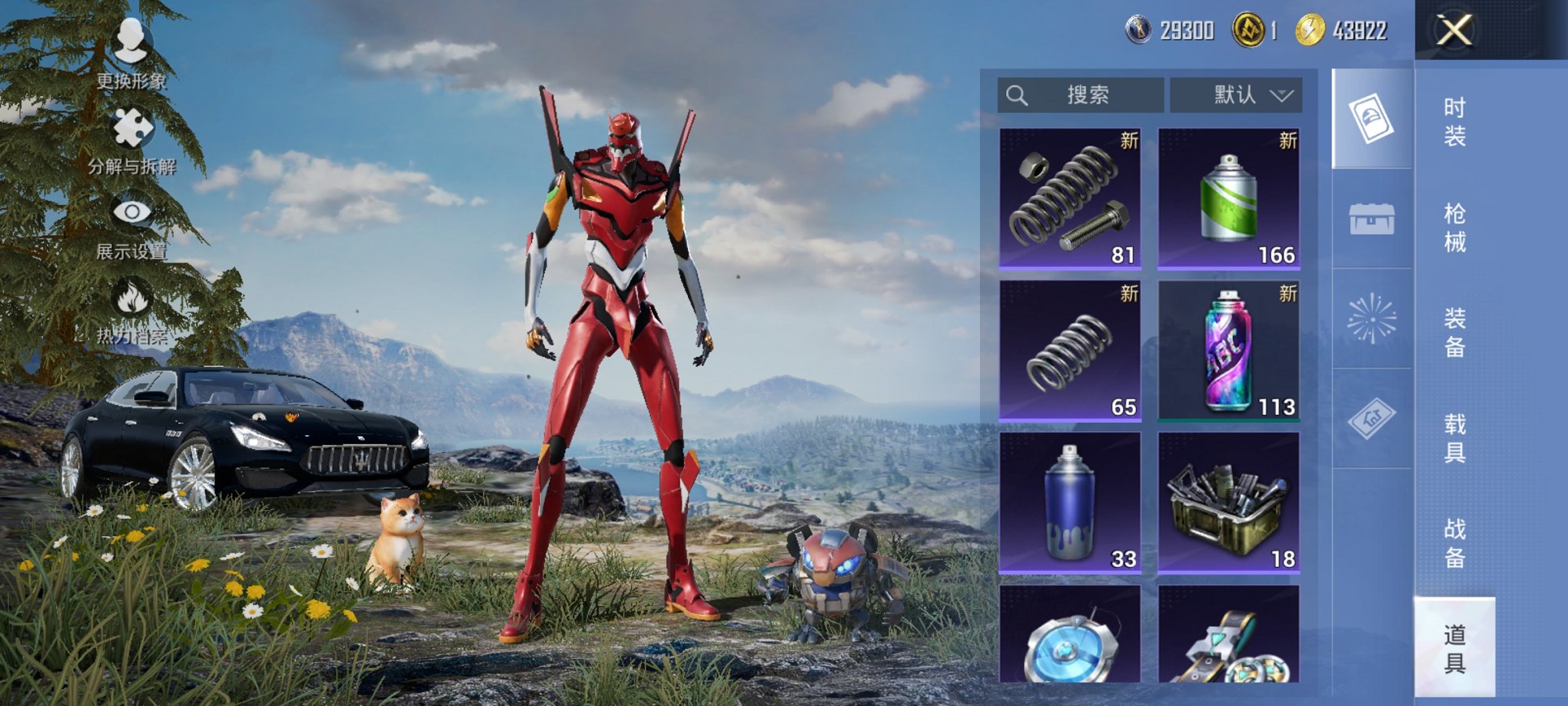1568x706 pixels.
Task: Switch to the 时装 fashion tab
Action: 1454,122
